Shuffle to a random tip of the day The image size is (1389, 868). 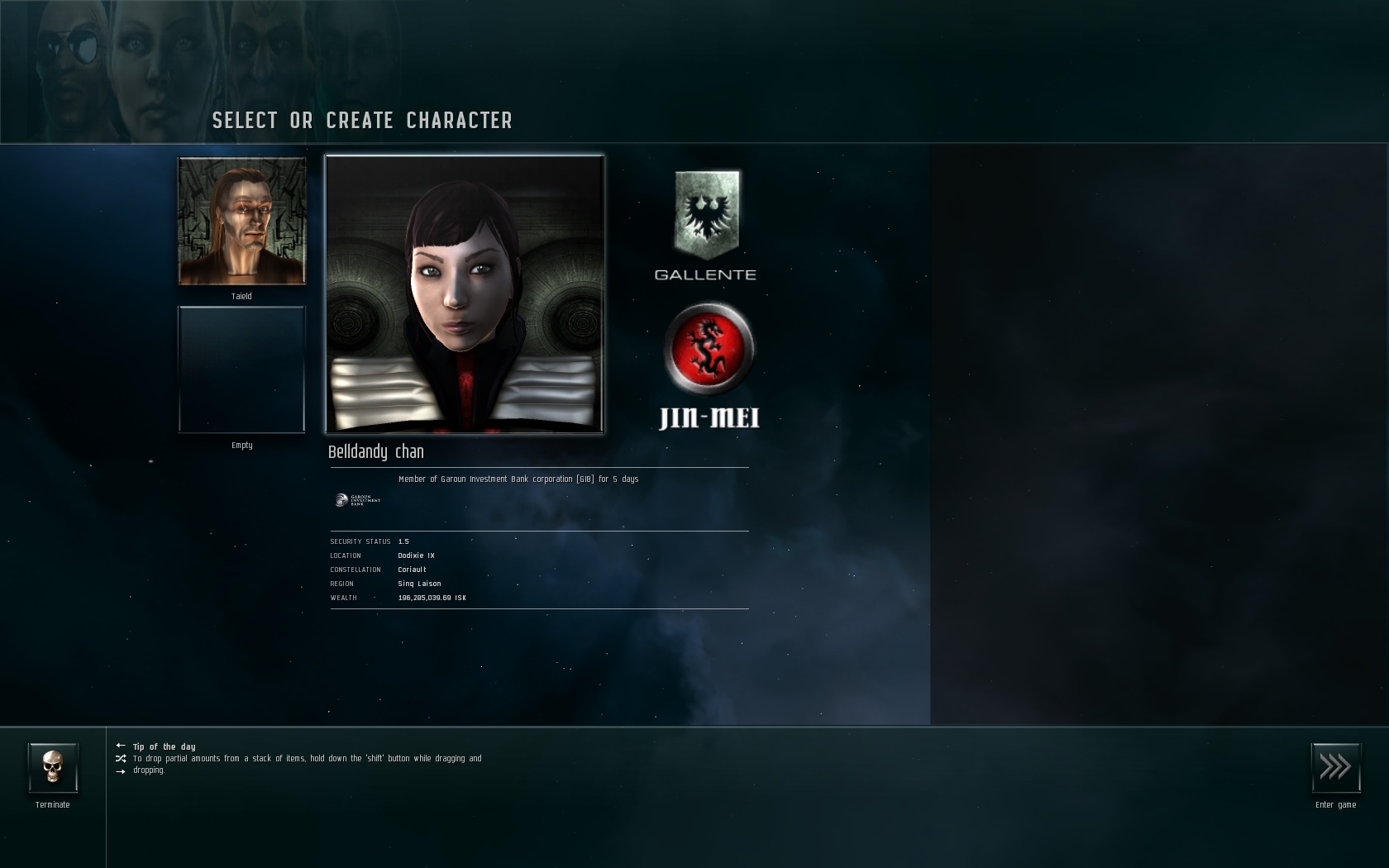tap(121, 758)
